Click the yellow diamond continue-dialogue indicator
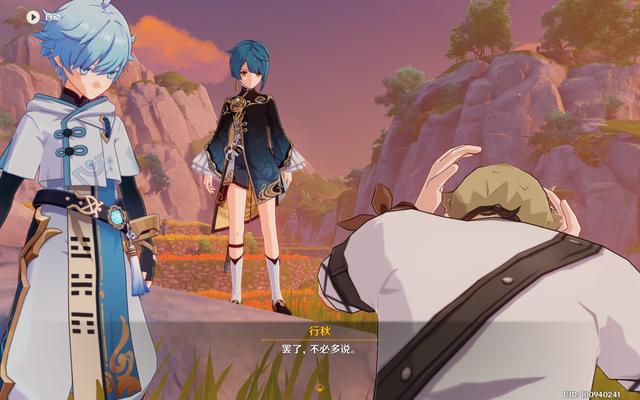Viewport: 640px width, 400px height. [320, 387]
